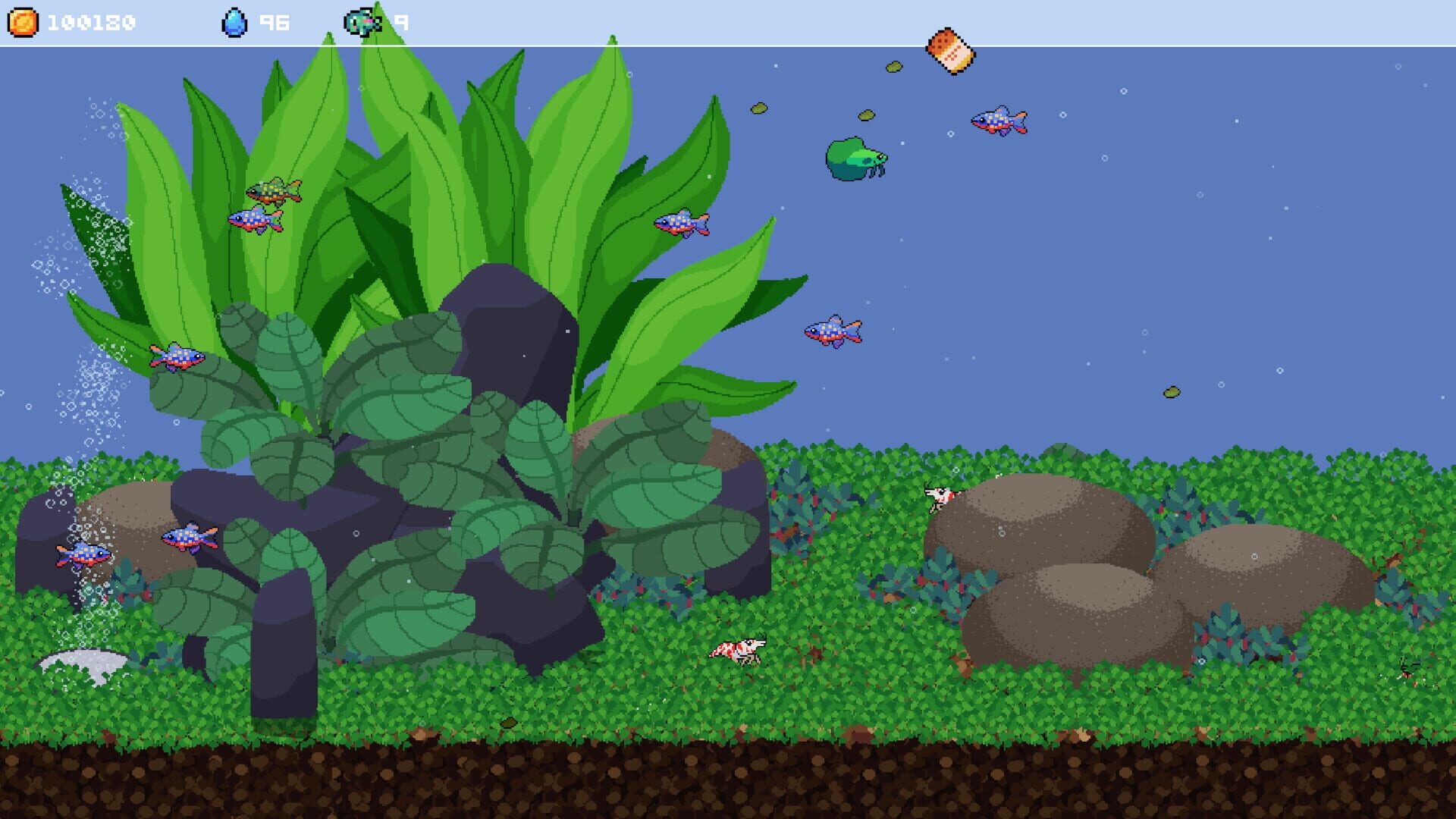Select the coin balance reading 100180
This screenshot has width=1456, height=819.
pyautogui.click(x=94, y=21)
